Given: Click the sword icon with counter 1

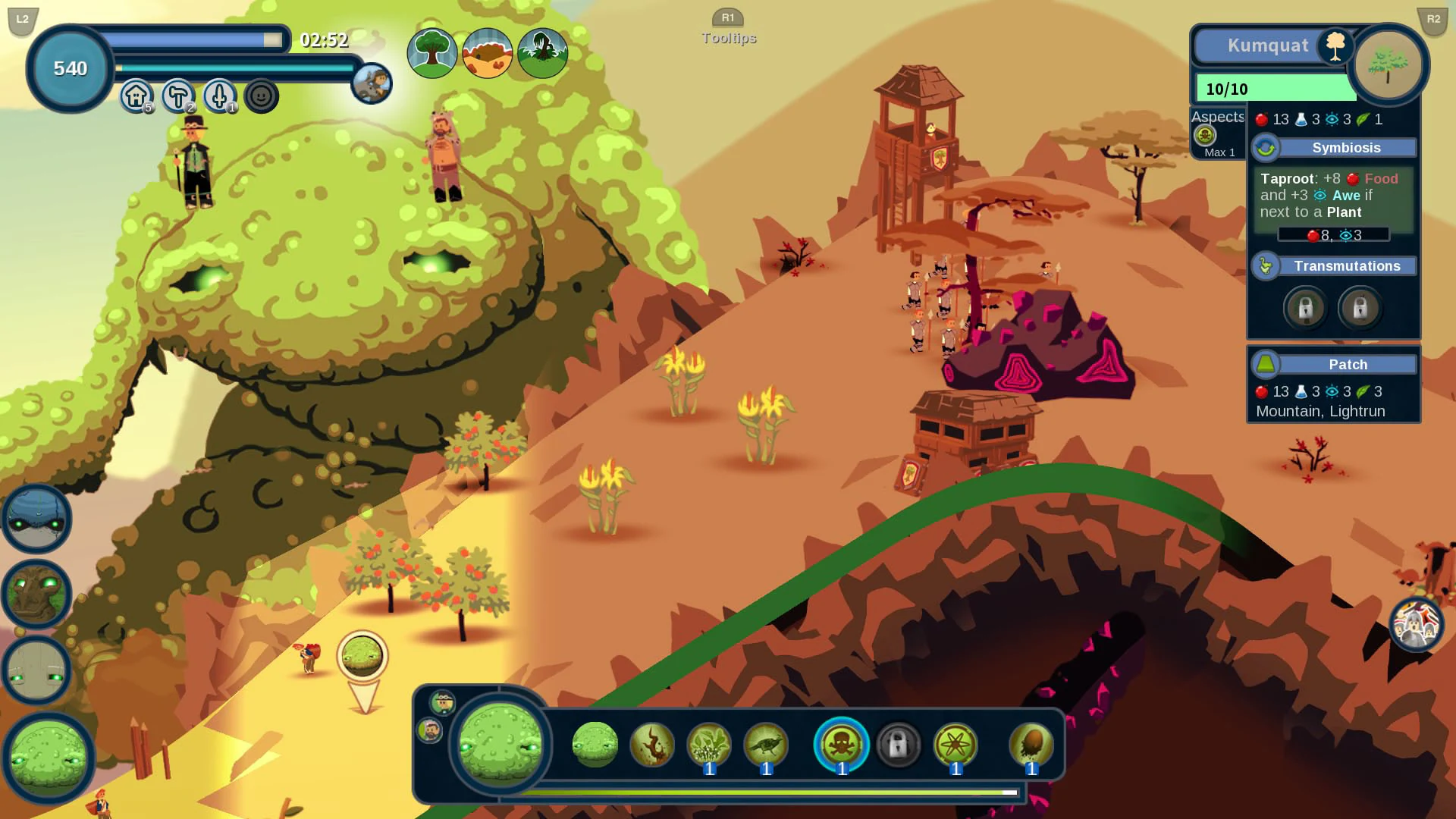Looking at the screenshot, I should [220, 97].
